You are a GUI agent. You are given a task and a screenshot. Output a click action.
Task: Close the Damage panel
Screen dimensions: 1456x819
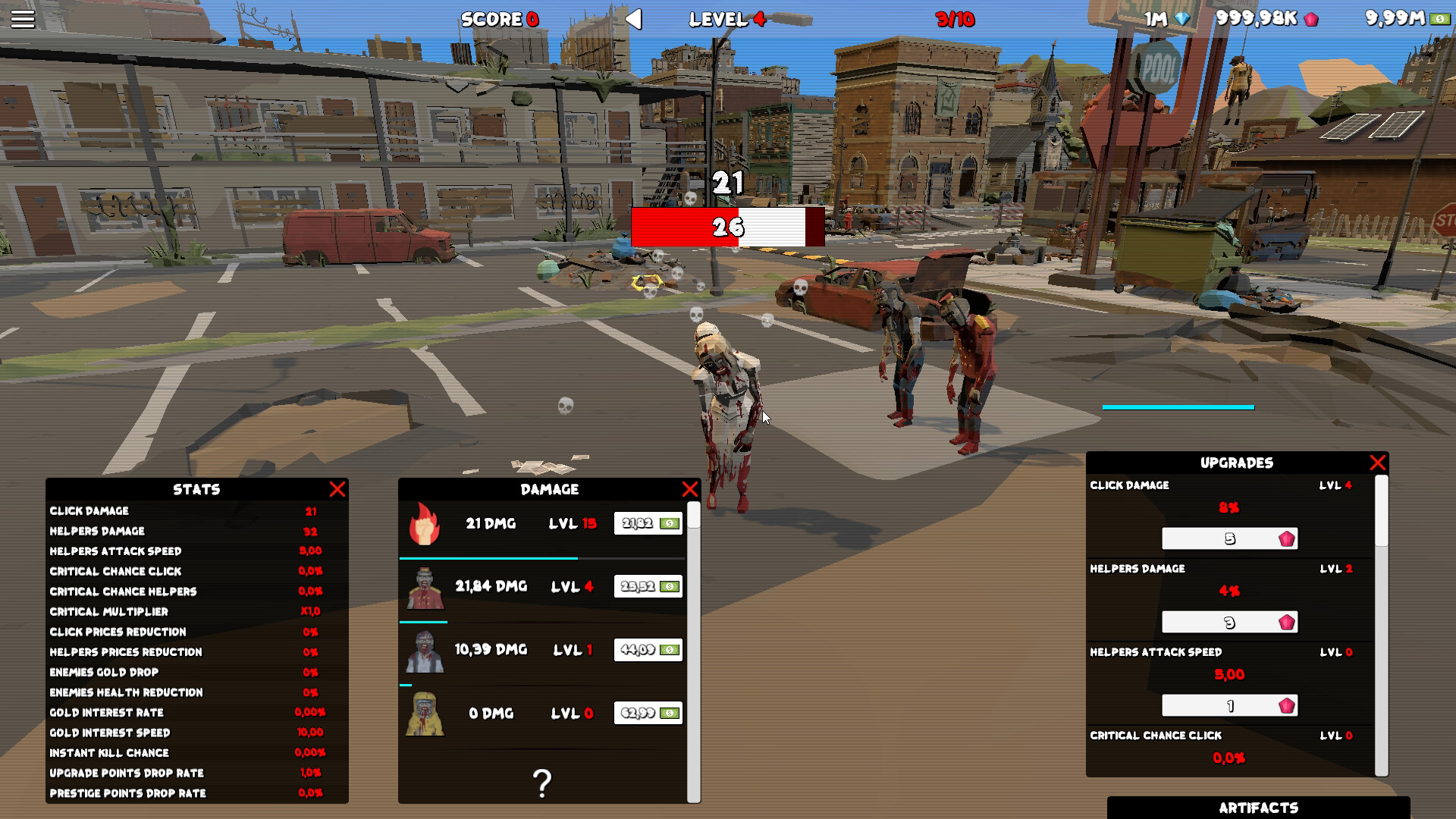pos(689,489)
